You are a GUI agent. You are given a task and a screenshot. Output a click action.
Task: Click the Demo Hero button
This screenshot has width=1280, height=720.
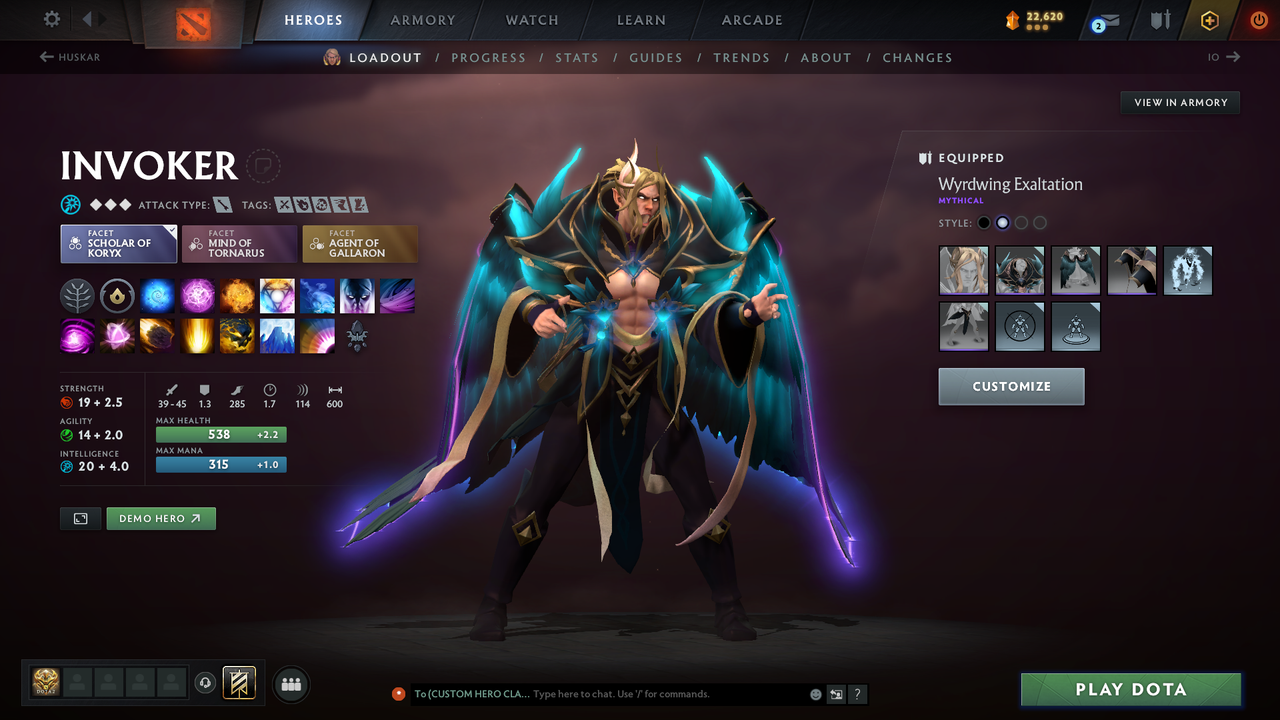160,518
